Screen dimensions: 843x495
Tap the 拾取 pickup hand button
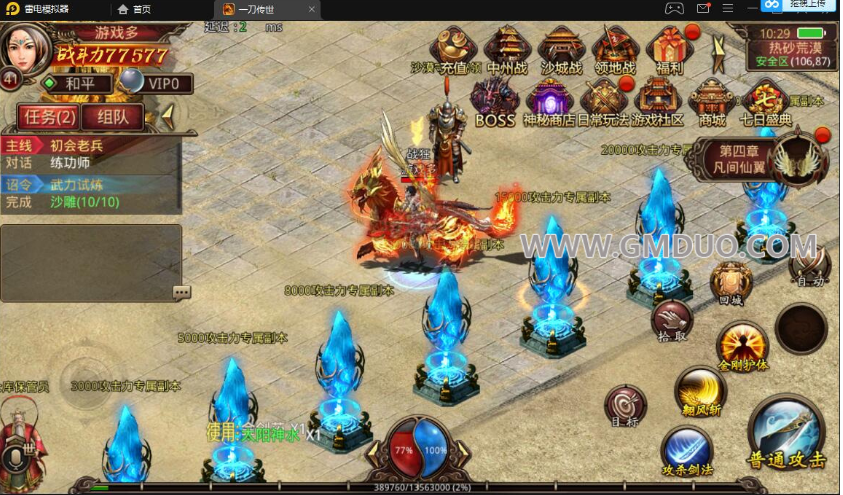[x=672, y=320]
